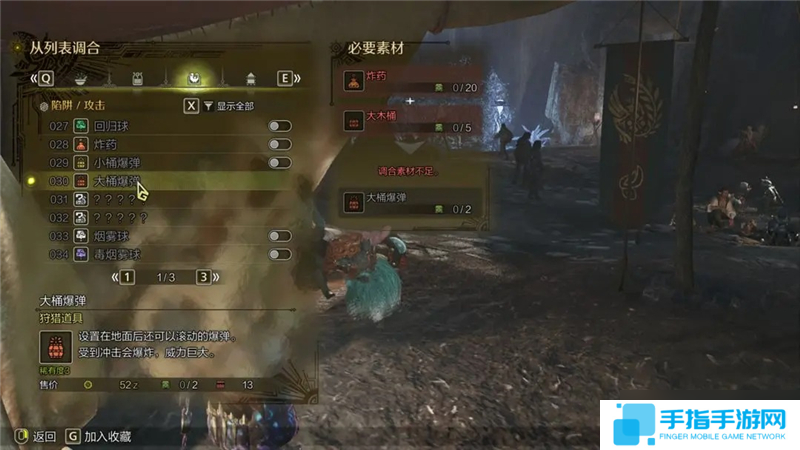Toggle auto-craft switch for 烟雾球
The width and height of the screenshot is (800, 450).
[x=279, y=236]
